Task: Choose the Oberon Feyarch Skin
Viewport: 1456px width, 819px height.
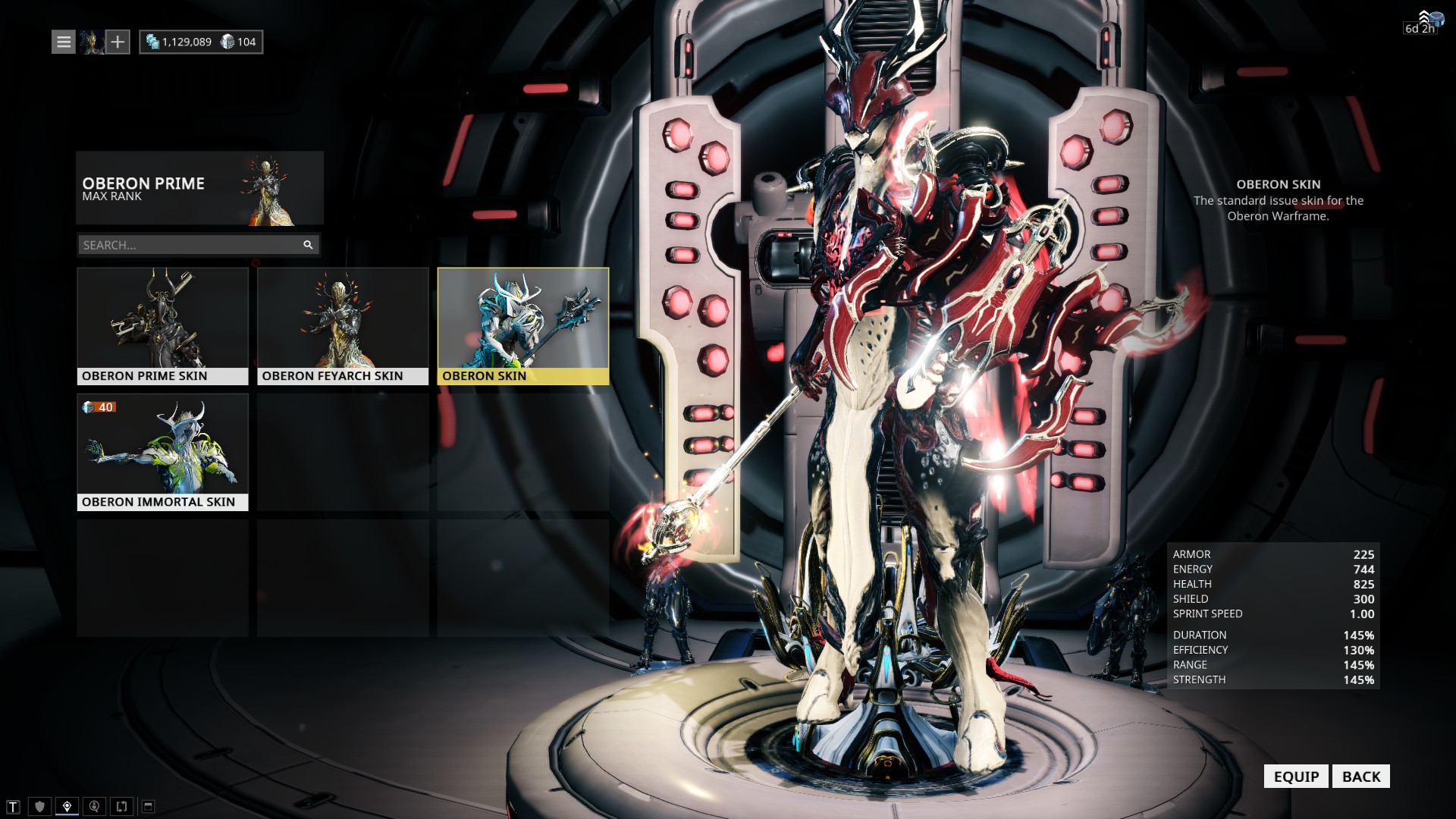Action: pos(343,326)
